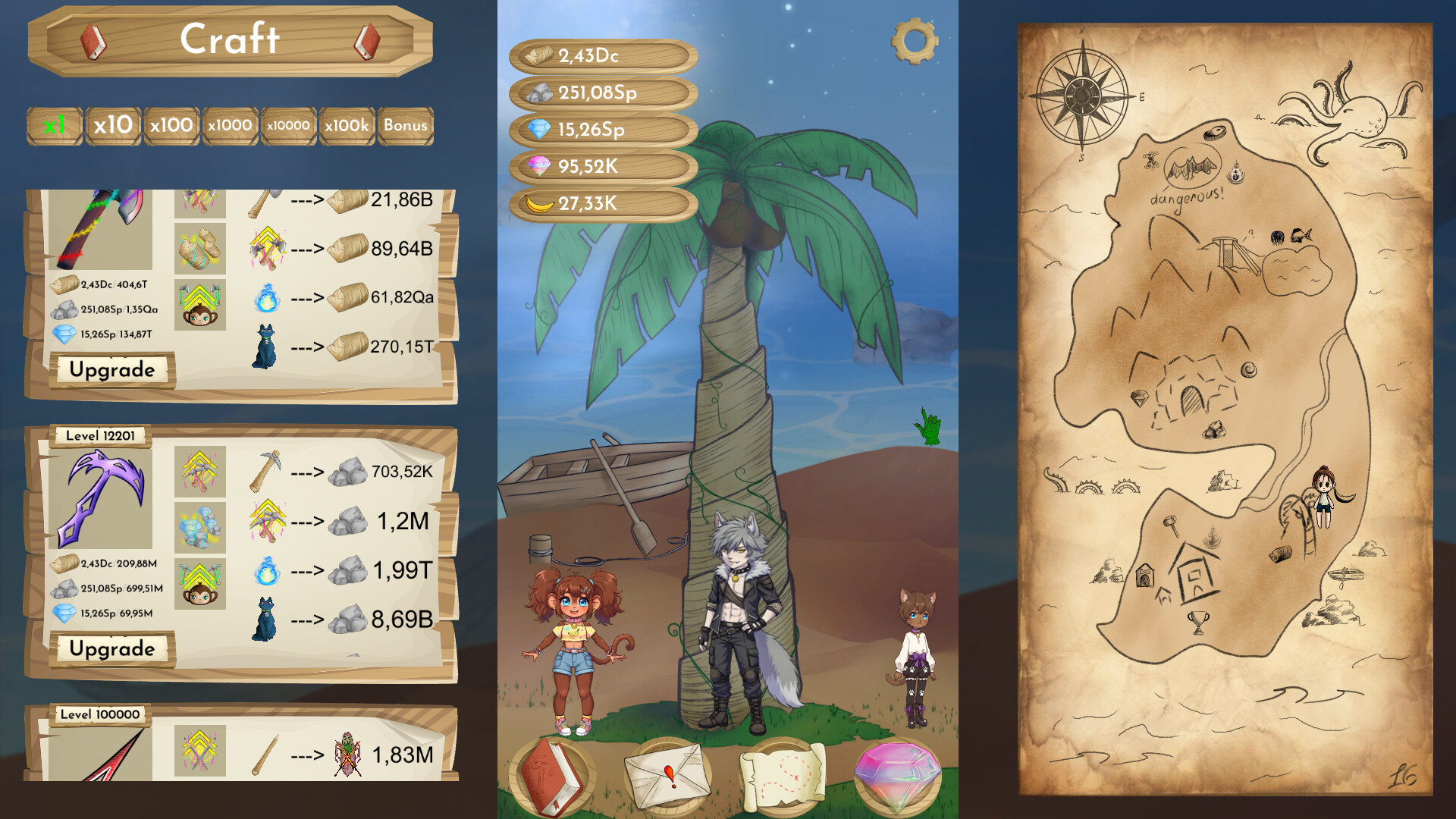Open the treasure map scroll icon
1456x819 pixels.
[x=783, y=775]
